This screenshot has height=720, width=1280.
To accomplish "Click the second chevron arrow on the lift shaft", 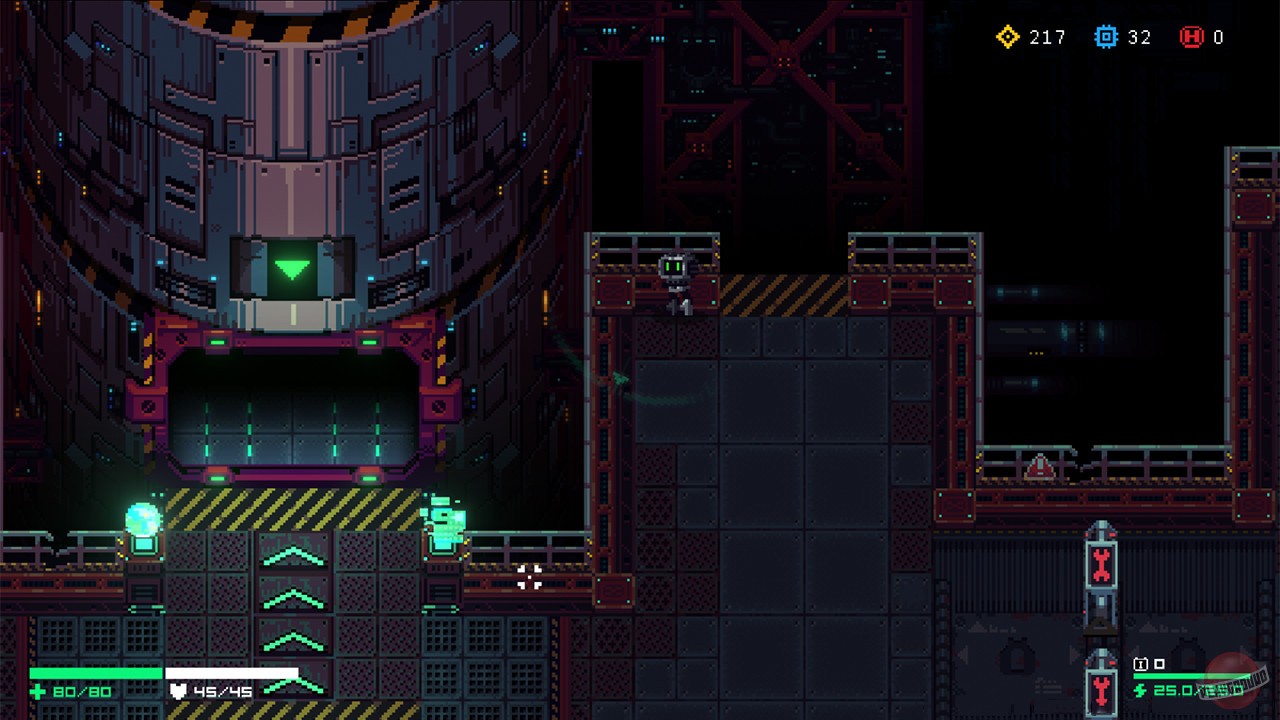I will (292, 599).
